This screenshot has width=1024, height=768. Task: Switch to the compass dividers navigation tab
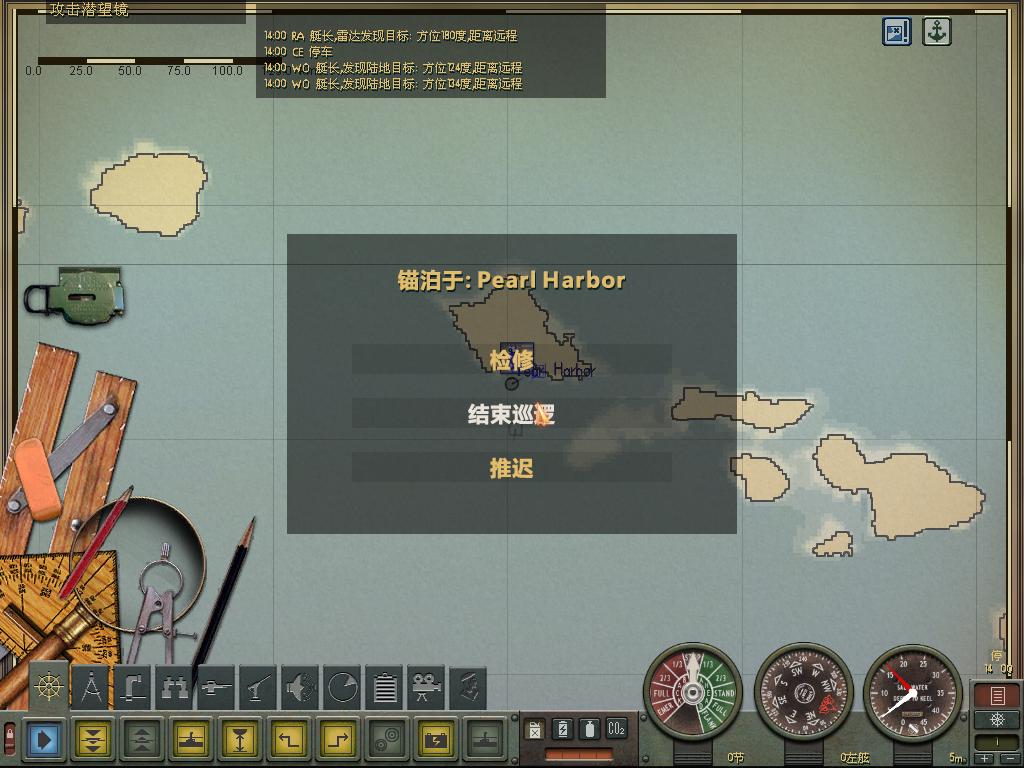91,687
